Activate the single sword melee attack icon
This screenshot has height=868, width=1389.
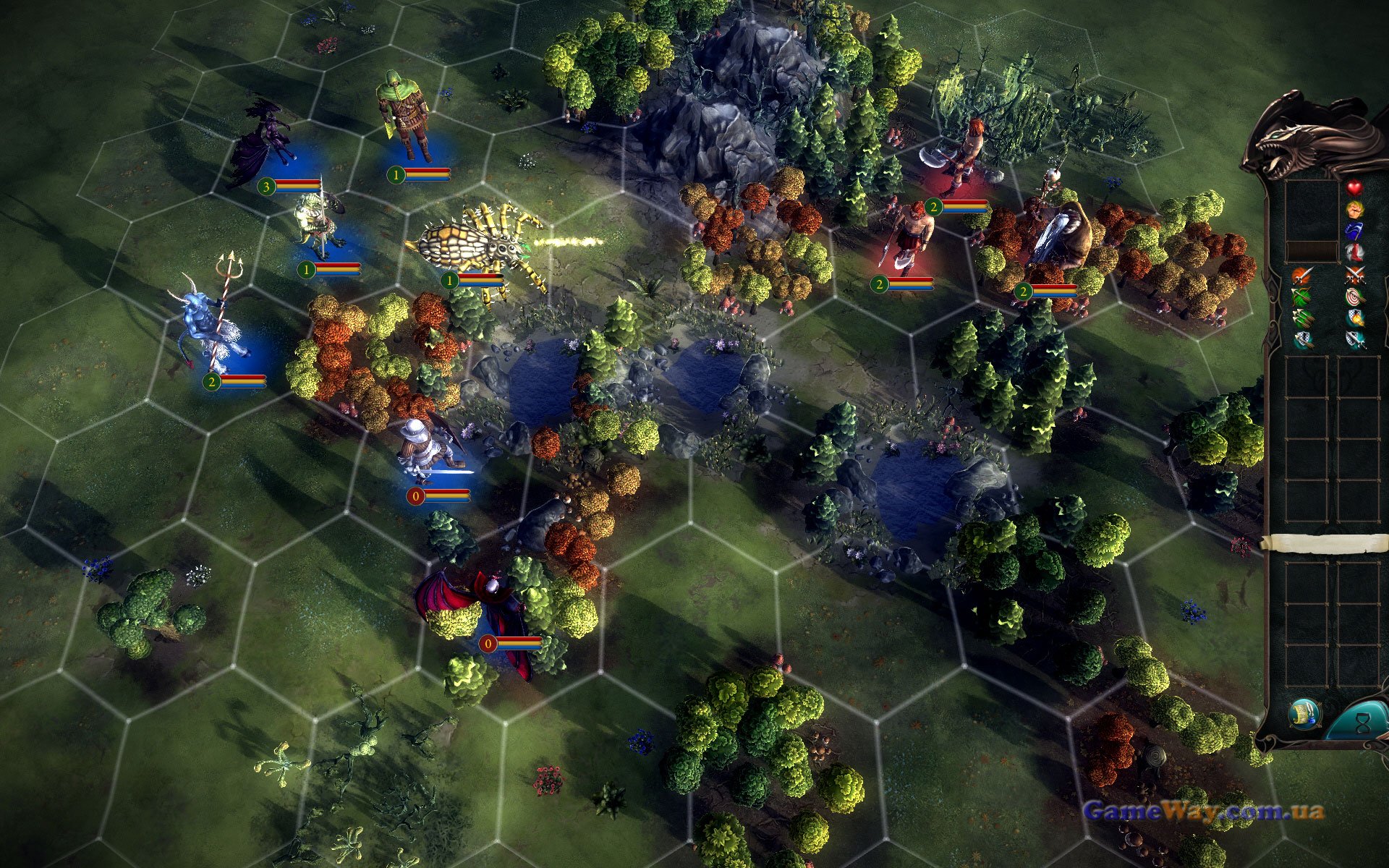pos(1302,275)
